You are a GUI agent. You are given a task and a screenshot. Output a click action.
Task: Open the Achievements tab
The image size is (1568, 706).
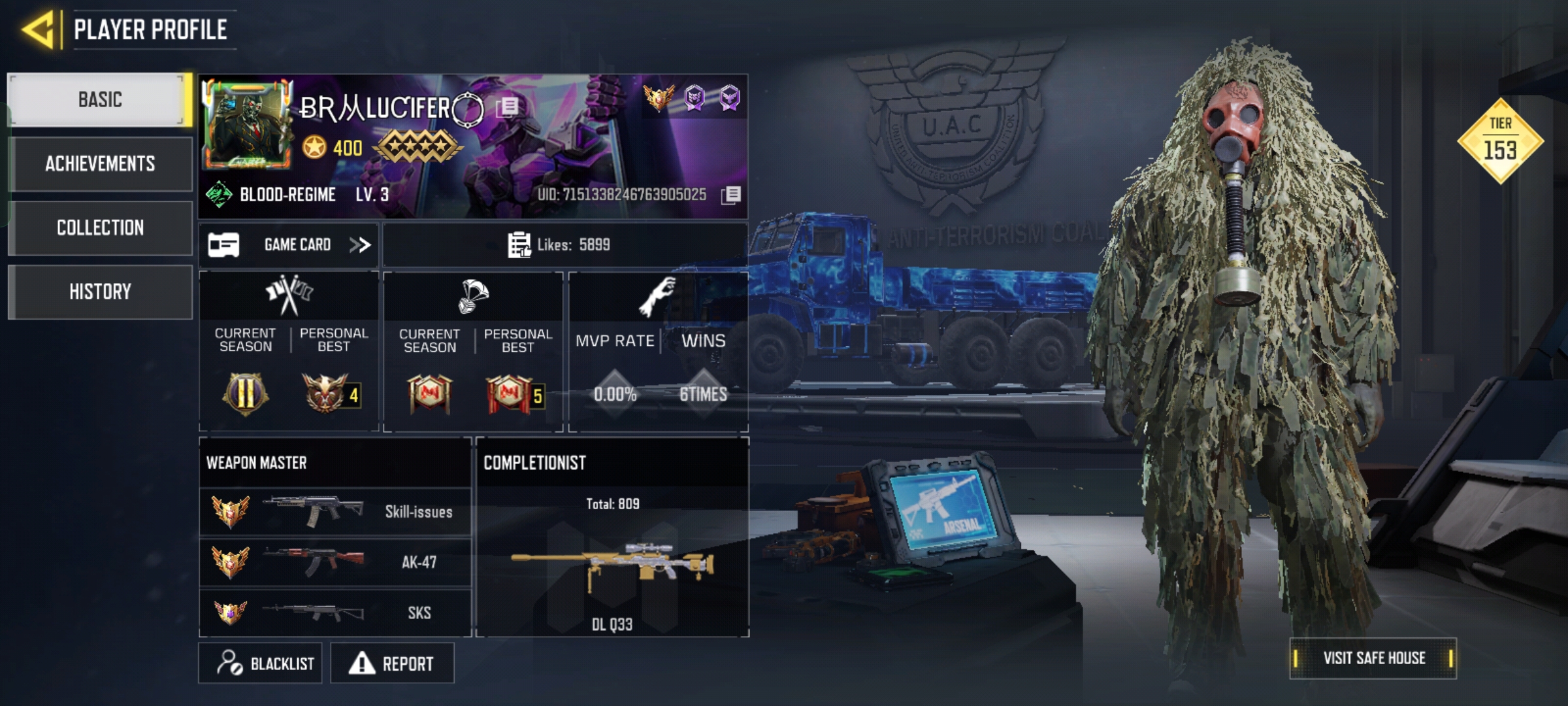point(100,163)
